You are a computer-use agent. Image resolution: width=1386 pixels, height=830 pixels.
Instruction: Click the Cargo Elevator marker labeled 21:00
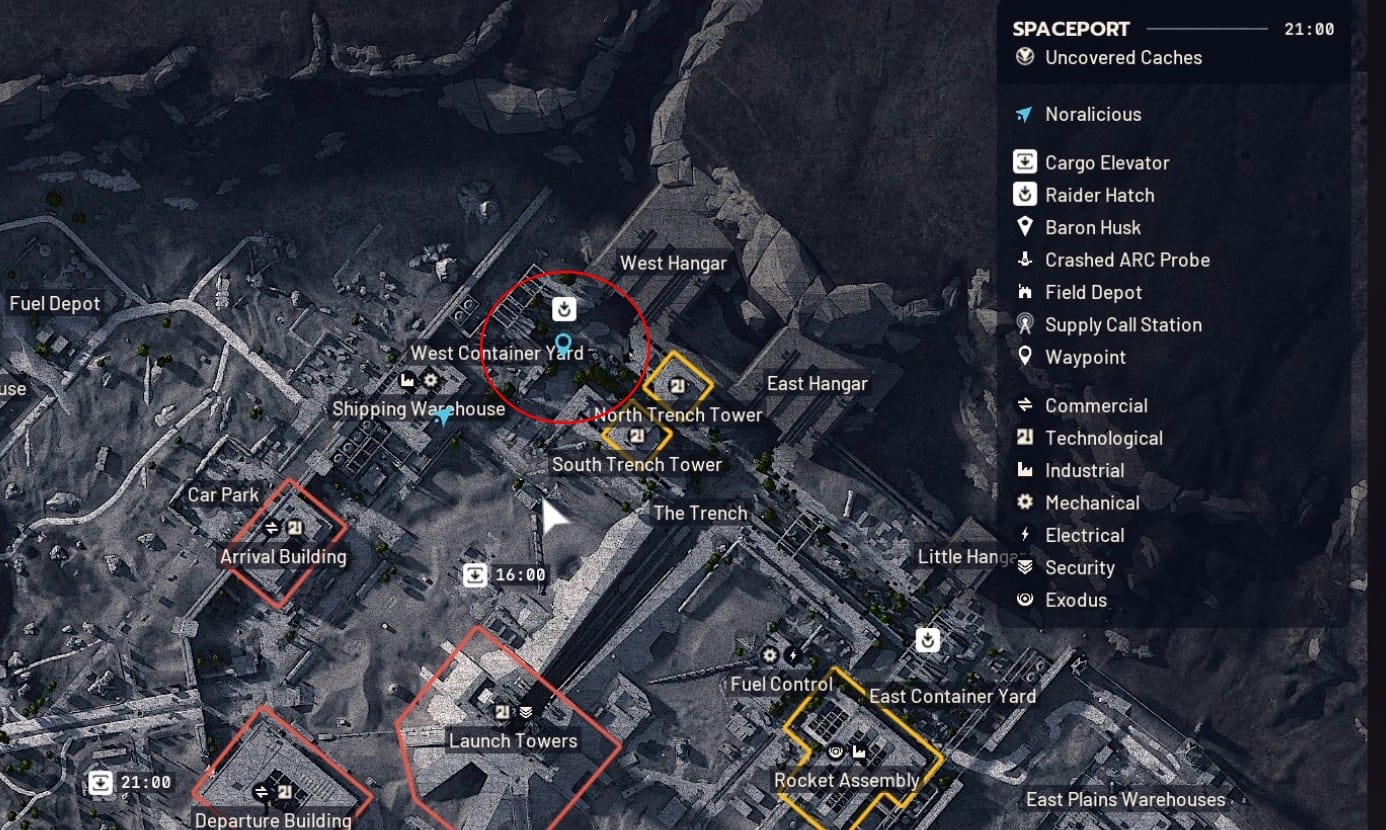pyautogui.click(x=101, y=782)
